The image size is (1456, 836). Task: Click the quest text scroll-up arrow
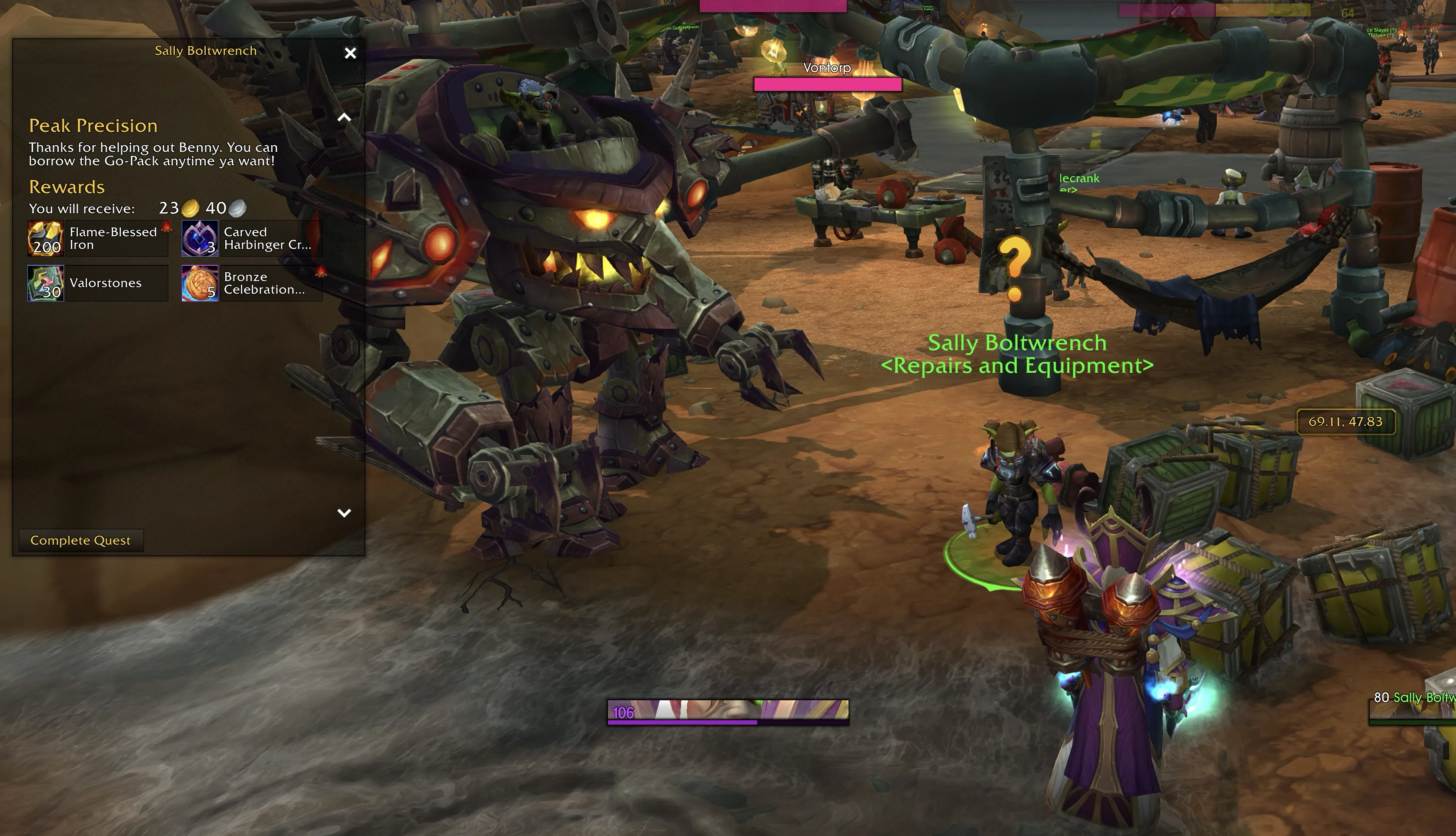[x=344, y=118]
